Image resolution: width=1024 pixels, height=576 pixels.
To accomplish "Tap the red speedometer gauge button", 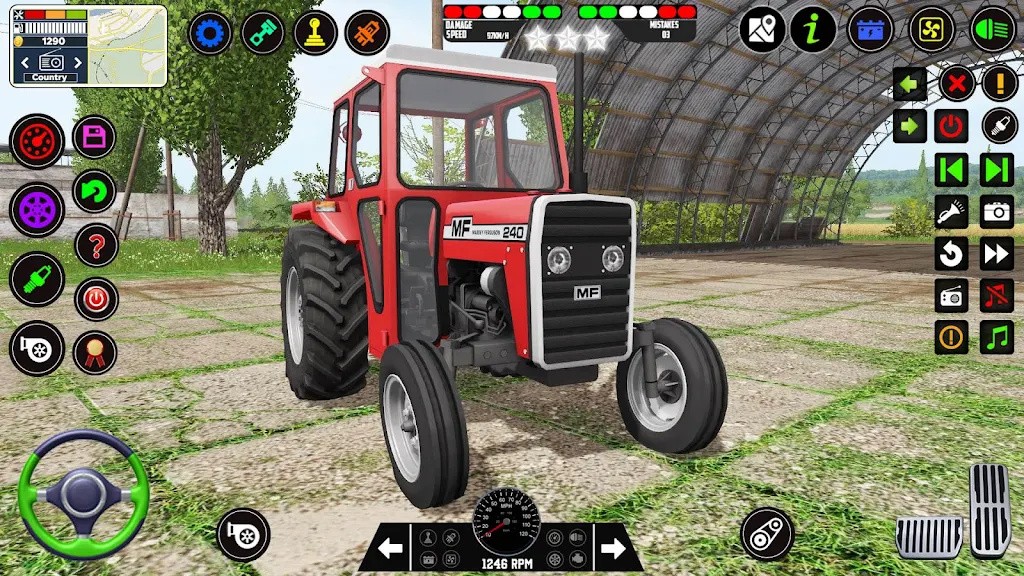I will point(37,140).
